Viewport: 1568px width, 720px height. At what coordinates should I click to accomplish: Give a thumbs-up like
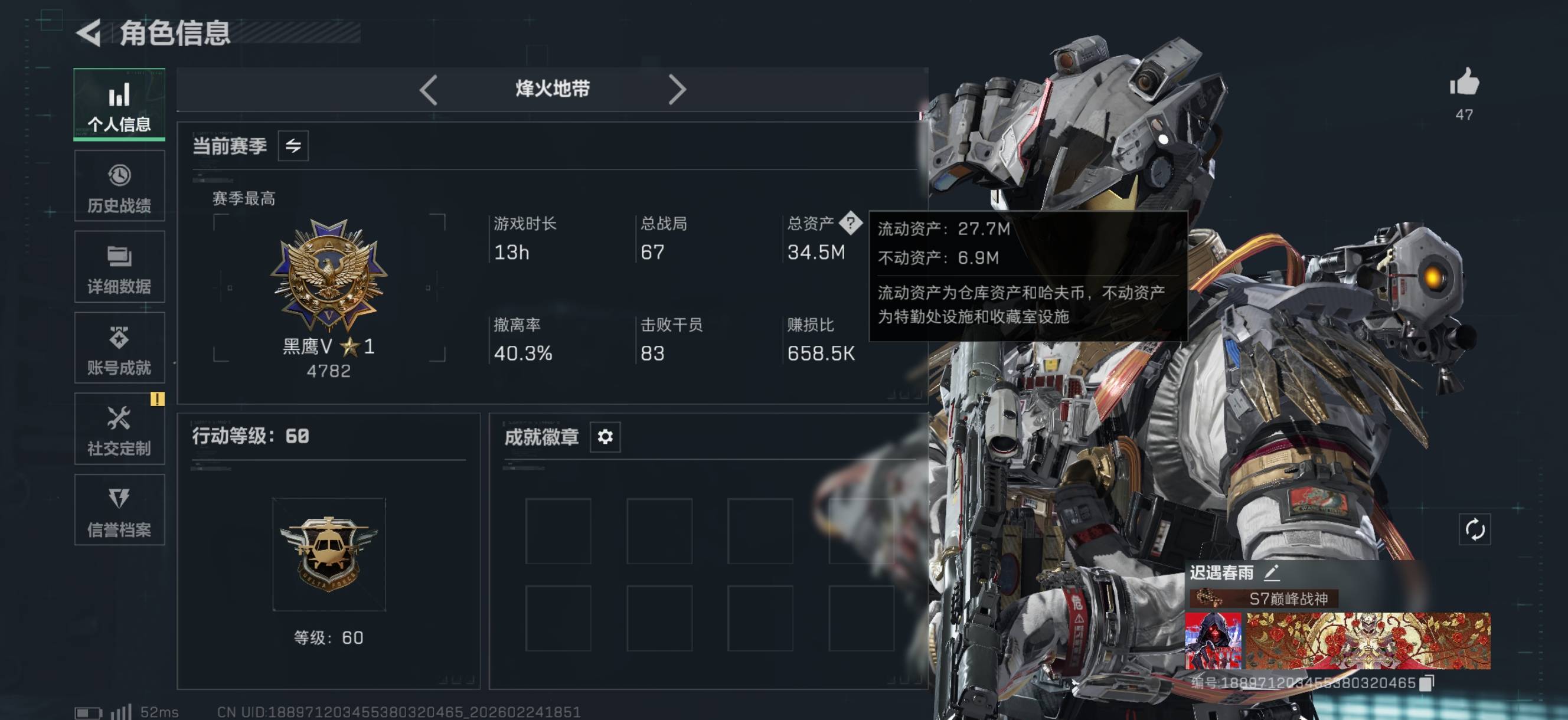[1464, 82]
